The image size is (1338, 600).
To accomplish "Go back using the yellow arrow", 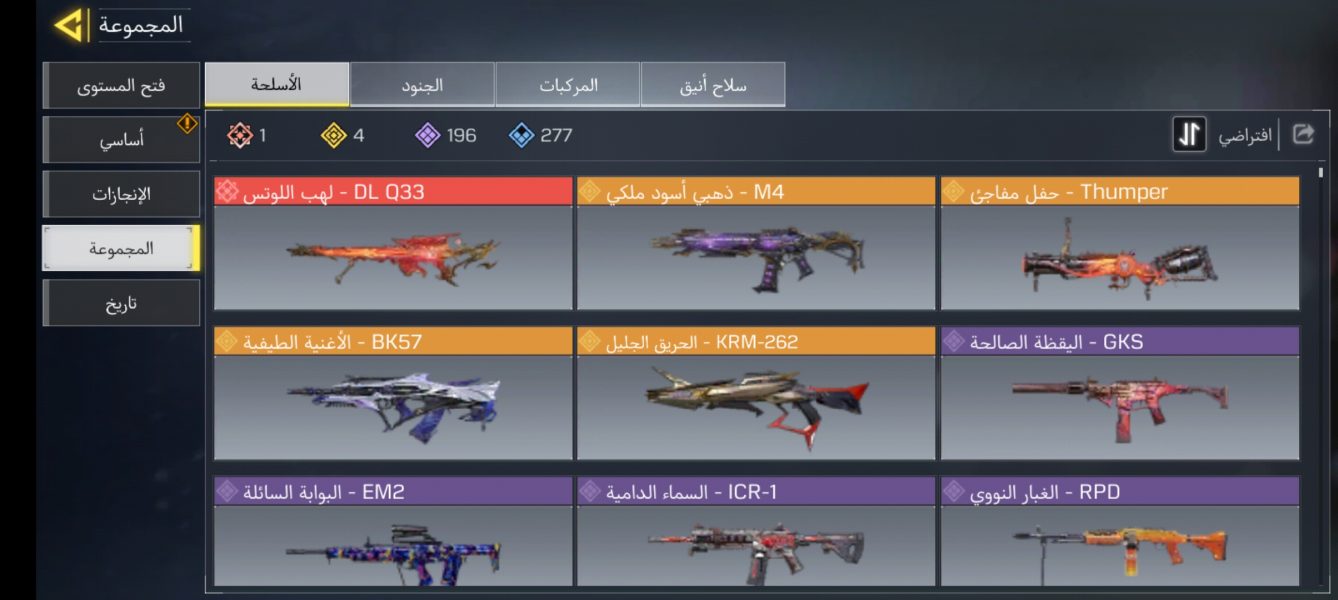I will [69, 25].
